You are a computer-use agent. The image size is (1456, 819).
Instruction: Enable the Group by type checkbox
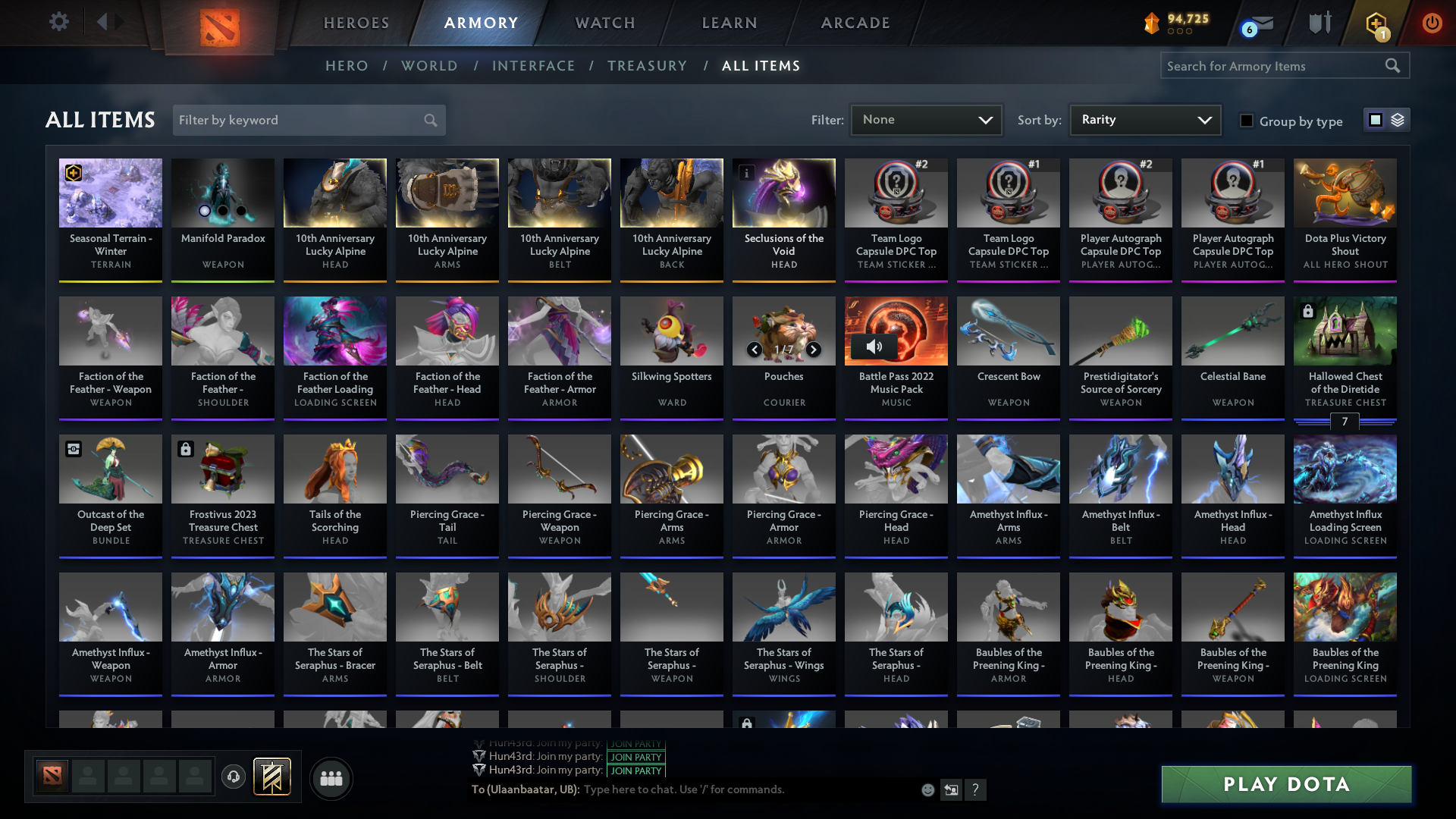[x=1247, y=121]
